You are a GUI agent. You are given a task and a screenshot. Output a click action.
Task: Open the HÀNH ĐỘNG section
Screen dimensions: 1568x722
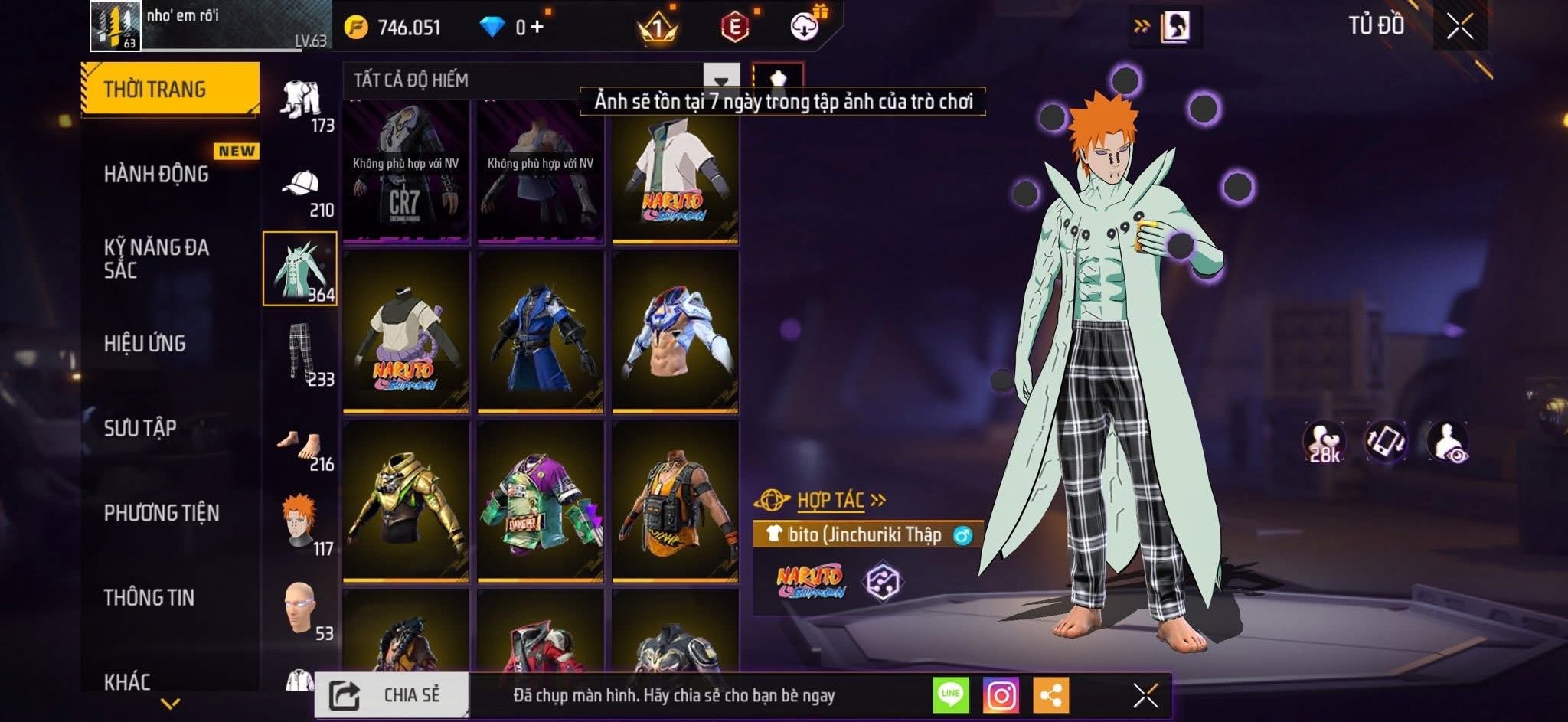156,175
